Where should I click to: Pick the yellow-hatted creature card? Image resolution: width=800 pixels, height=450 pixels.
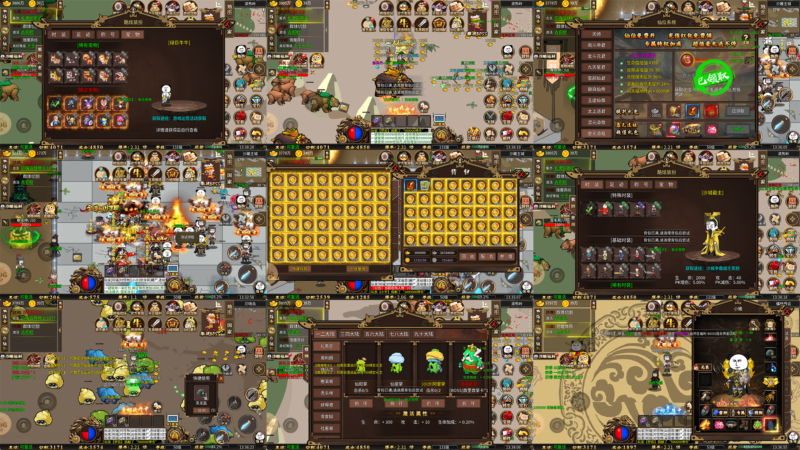433,364
